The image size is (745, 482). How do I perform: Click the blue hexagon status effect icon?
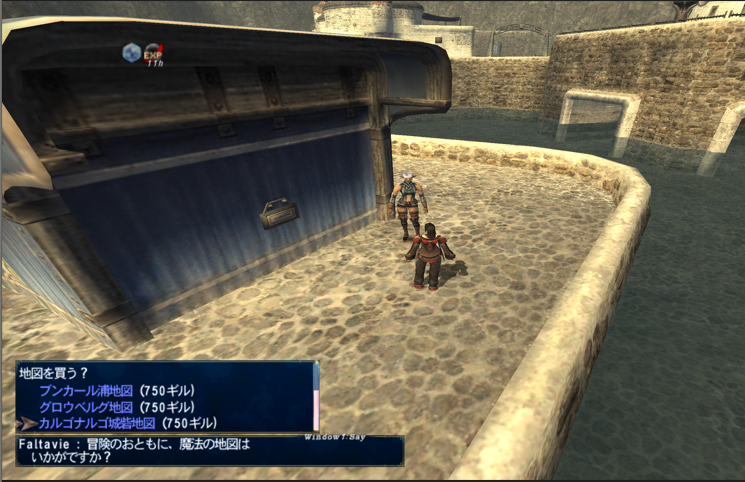pyautogui.click(x=131, y=52)
